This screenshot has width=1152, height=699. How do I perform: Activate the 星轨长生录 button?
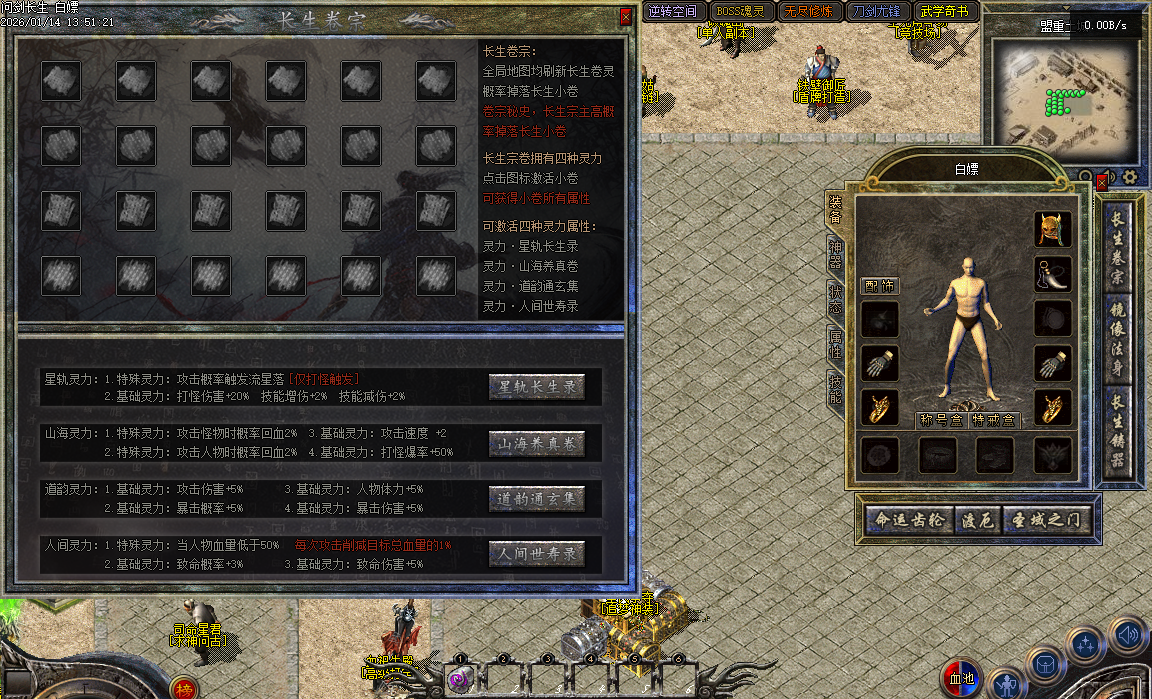point(537,387)
